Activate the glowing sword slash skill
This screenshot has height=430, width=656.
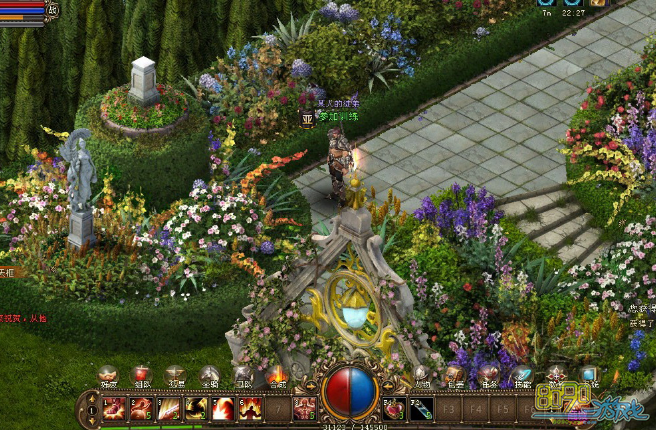tap(168, 408)
